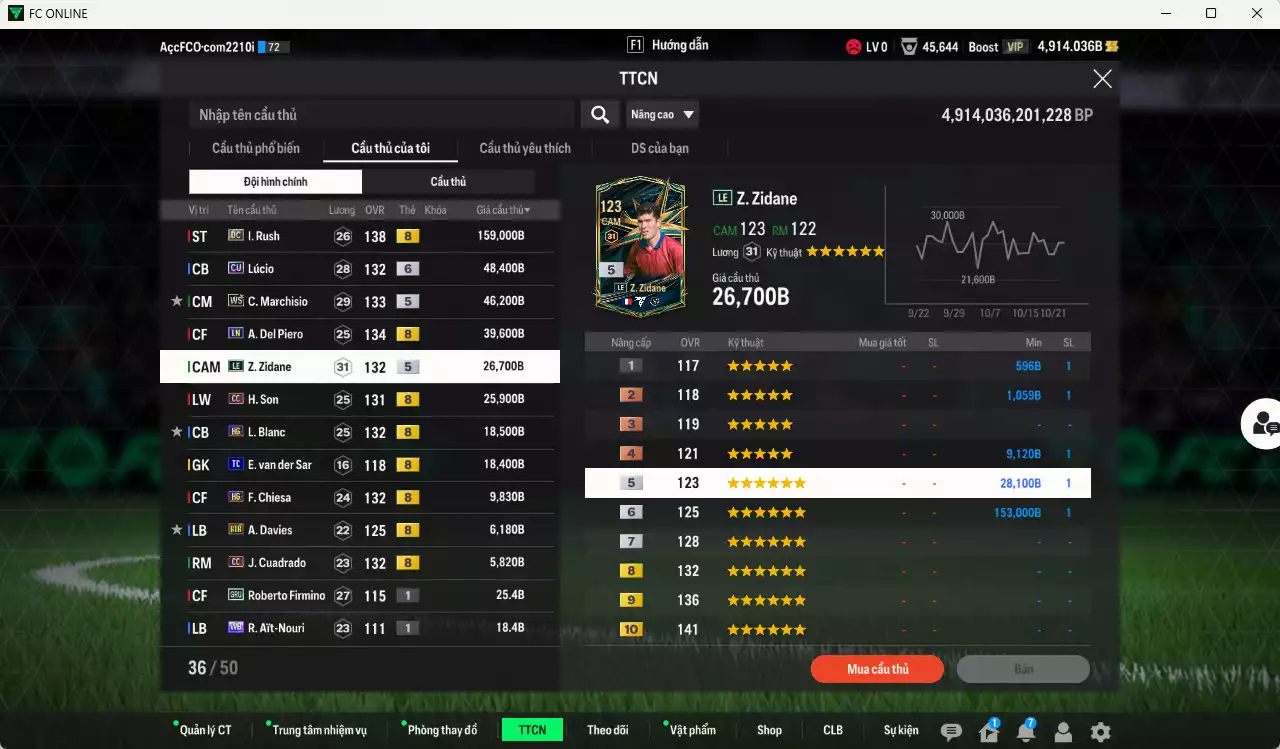Select upgrade level 6 row
The width and height of the screenshot is (1280, 749).
click(x=837, y=513)
